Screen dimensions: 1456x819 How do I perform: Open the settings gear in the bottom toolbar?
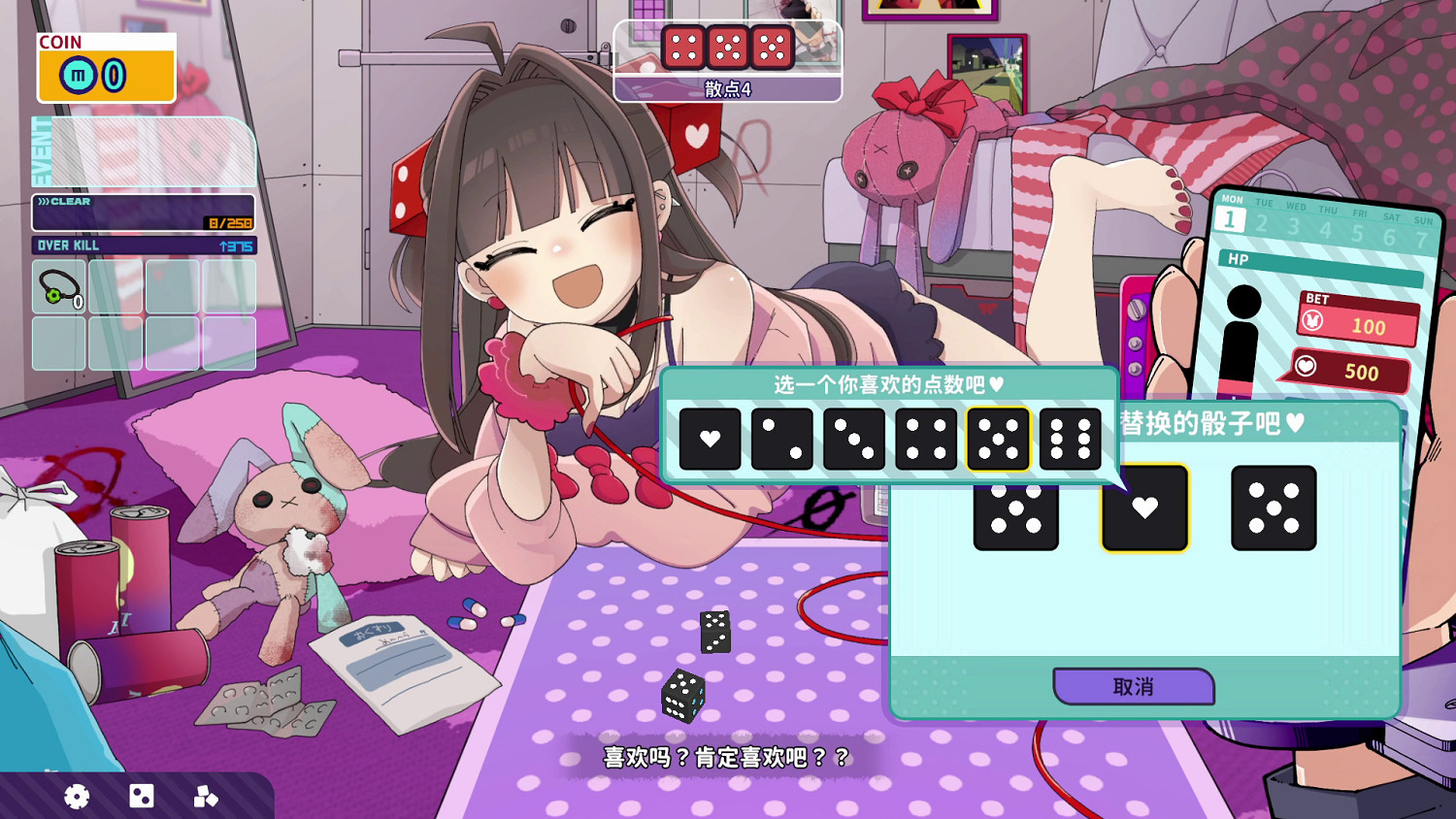(x=77, y=797)
